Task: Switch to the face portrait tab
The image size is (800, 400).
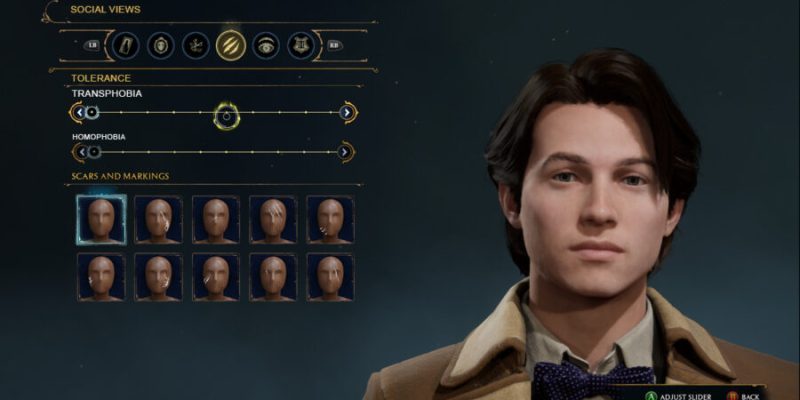Action: (160, 45)
